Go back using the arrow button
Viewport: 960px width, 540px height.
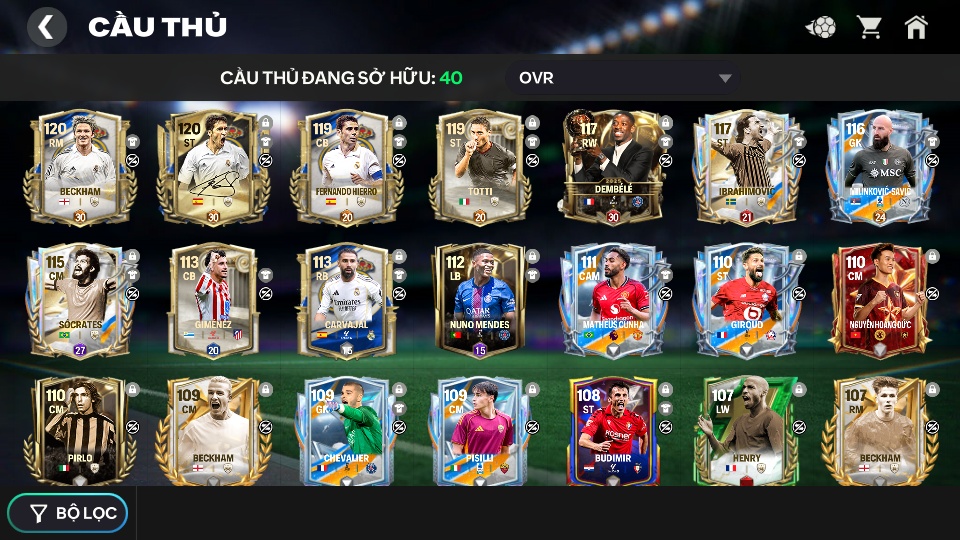[x=46, y=27]
